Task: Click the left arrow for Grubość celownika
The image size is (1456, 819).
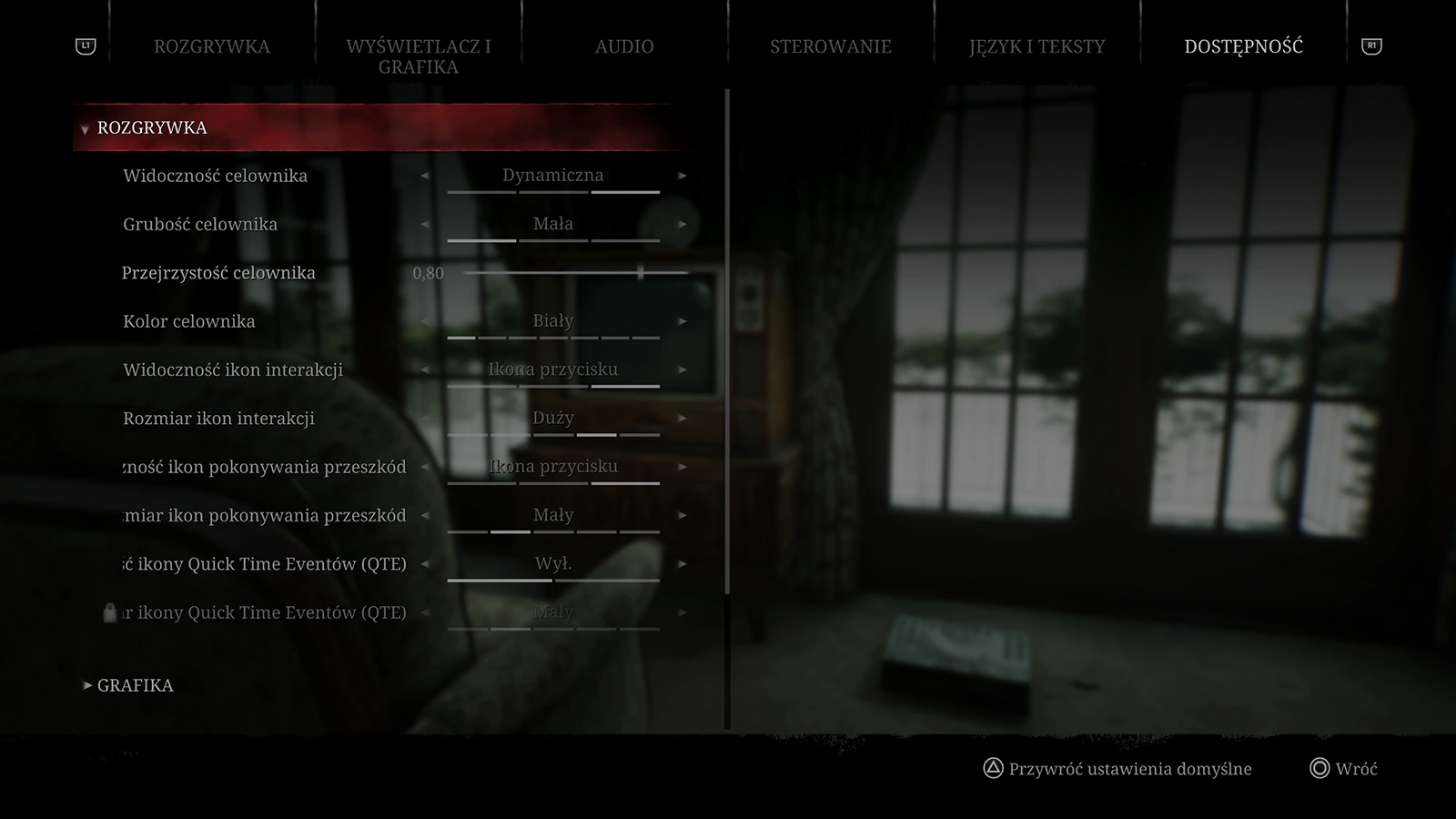Action: [425, 224]
